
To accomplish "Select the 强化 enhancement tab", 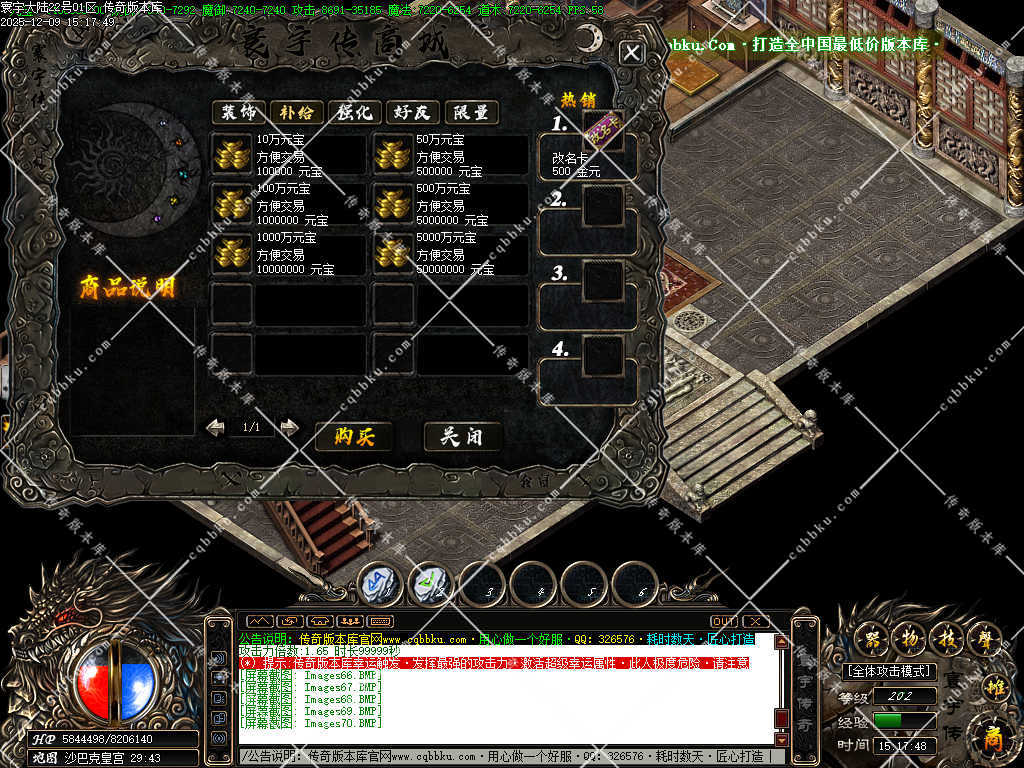I will pyautogui.click(x=355, y=112).
